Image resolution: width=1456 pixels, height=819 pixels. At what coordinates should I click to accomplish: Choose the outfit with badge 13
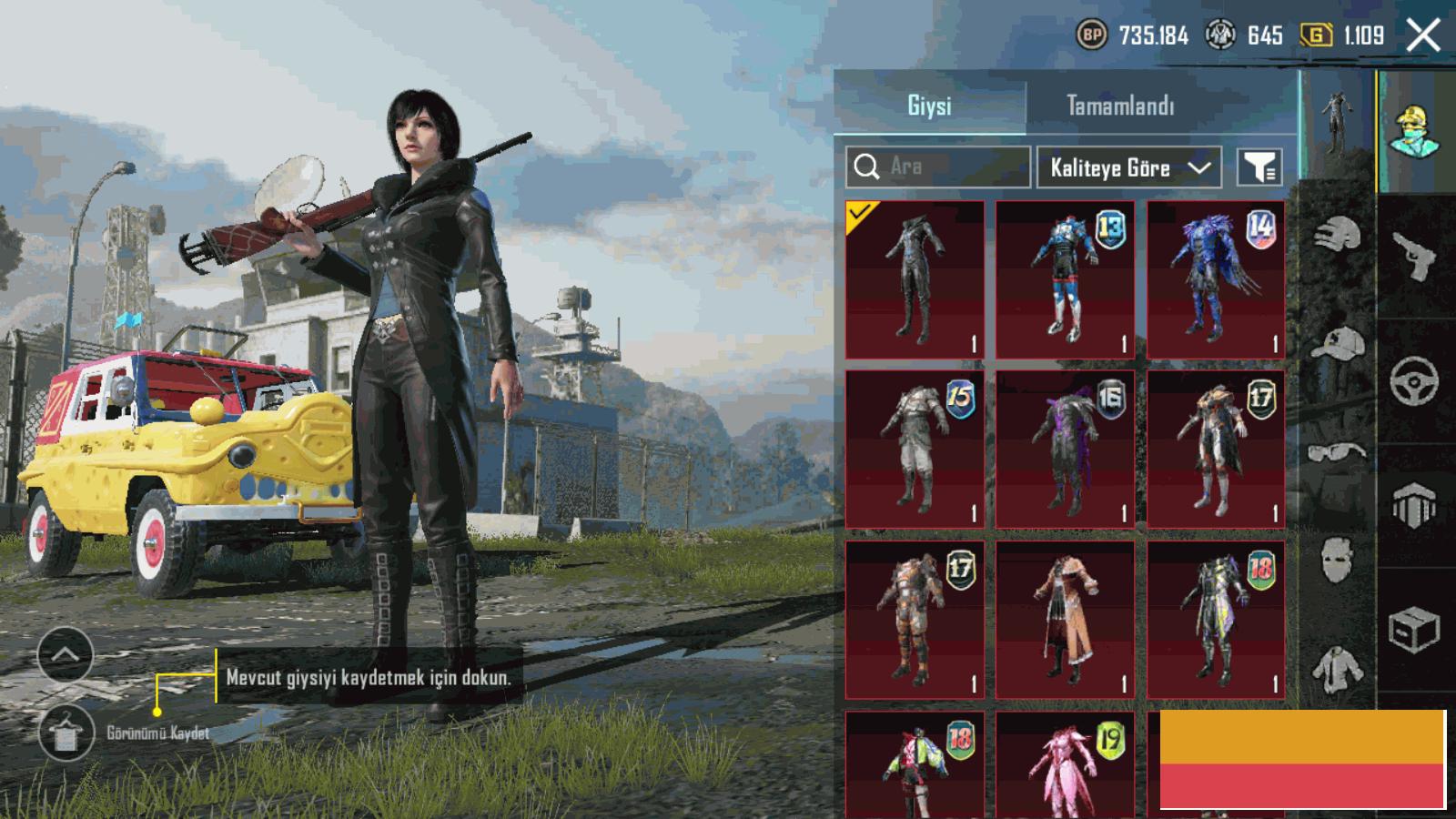(x=1065, y=280)
